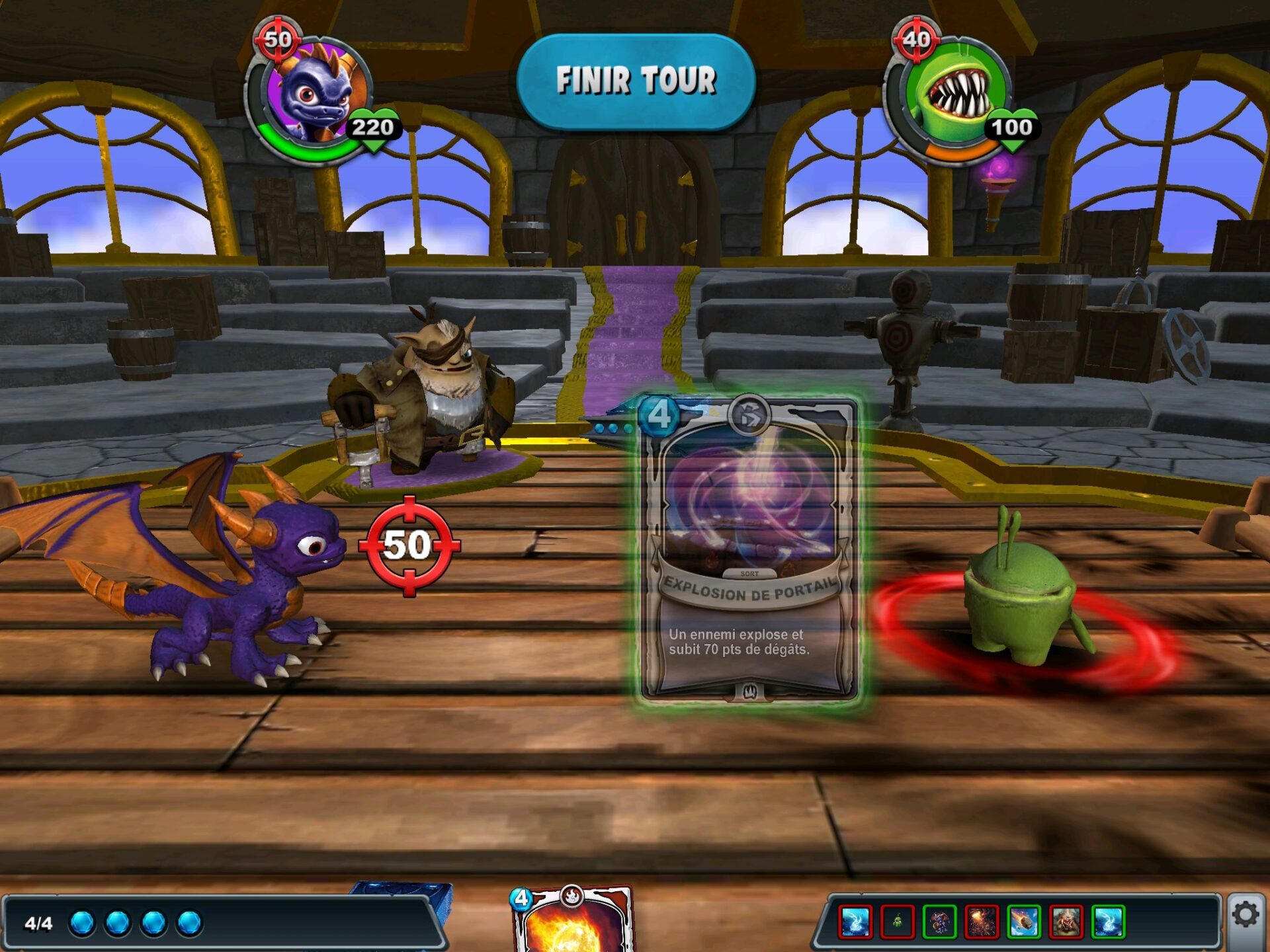View the fiery sparks history entry
The image size is (1270, 952).
[982, 922]
